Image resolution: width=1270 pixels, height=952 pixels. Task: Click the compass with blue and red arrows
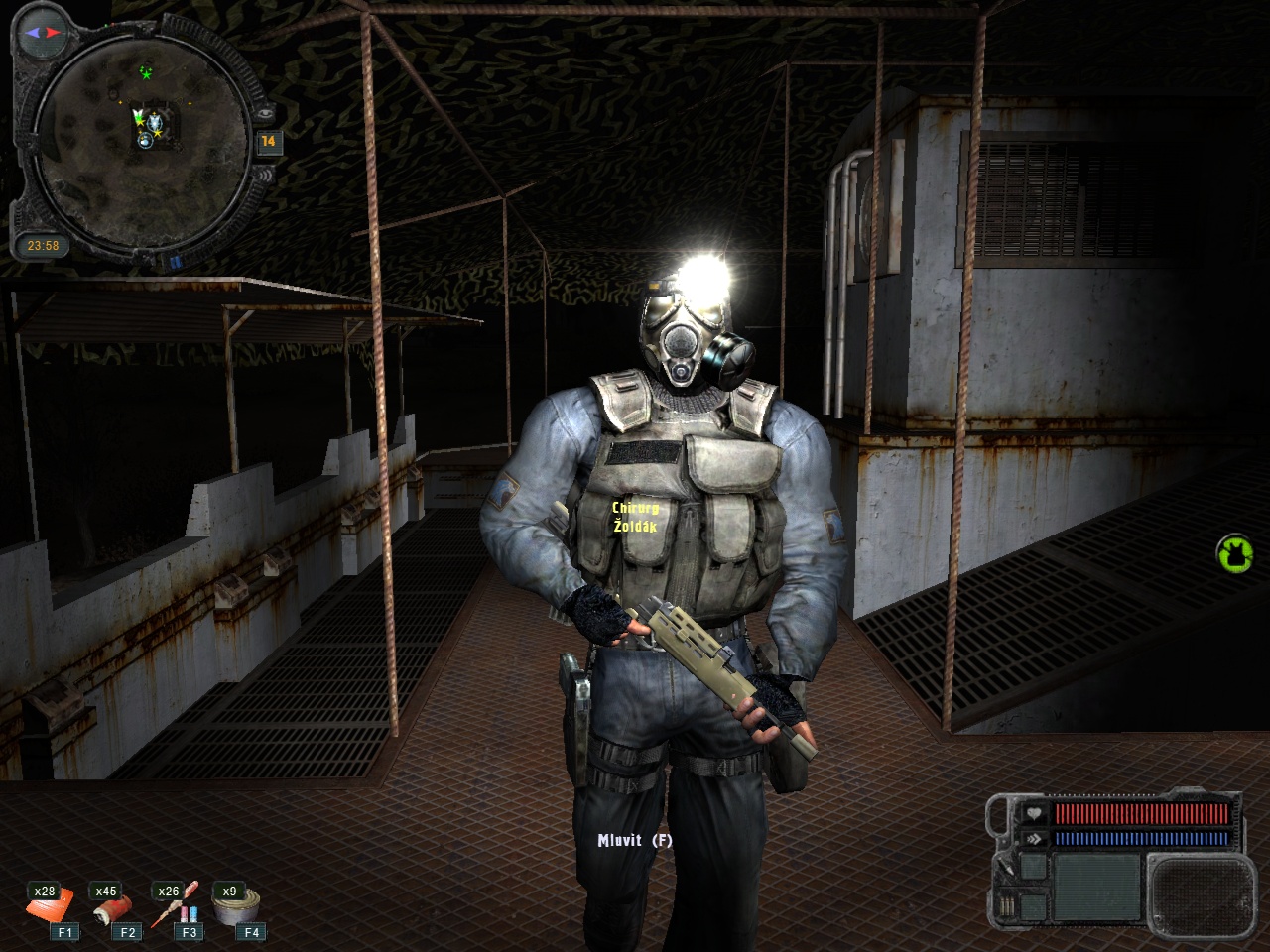pos(44,33)
